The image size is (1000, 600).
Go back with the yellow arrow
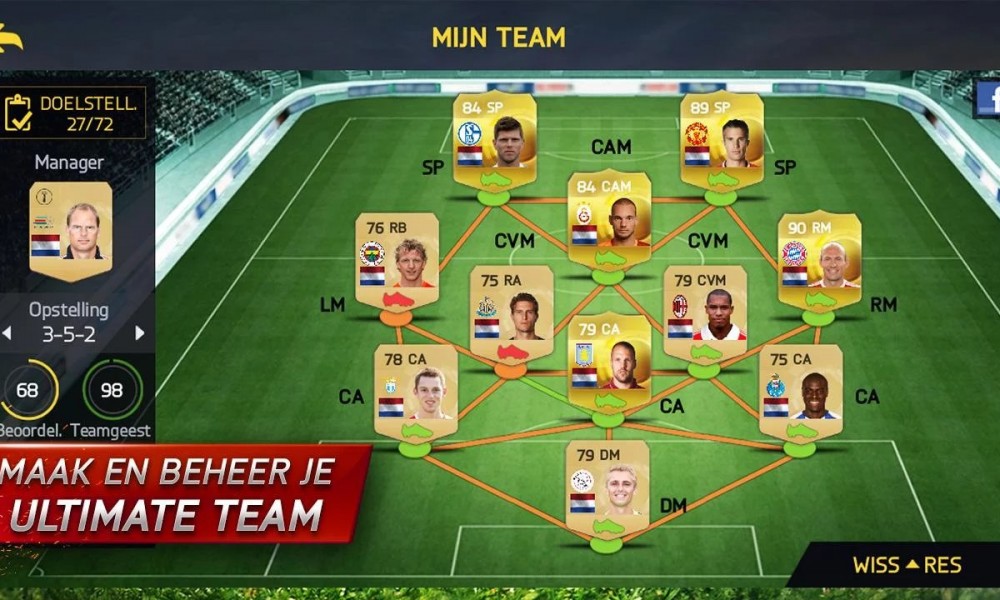tap(12, 38)
